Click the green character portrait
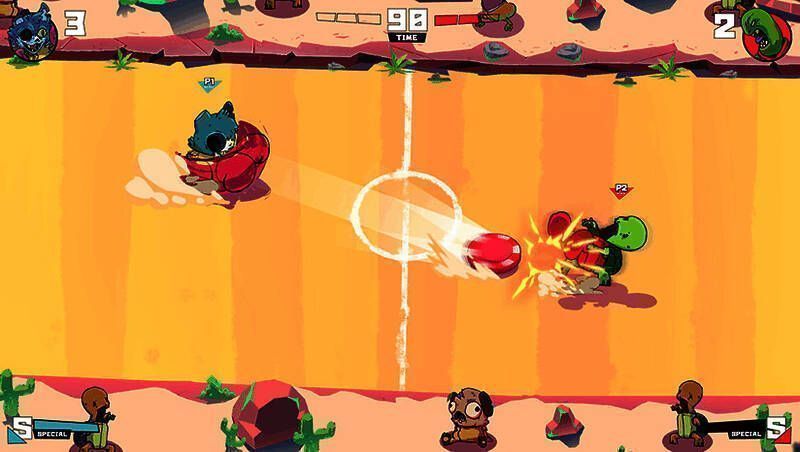 [x=767, y=32]
